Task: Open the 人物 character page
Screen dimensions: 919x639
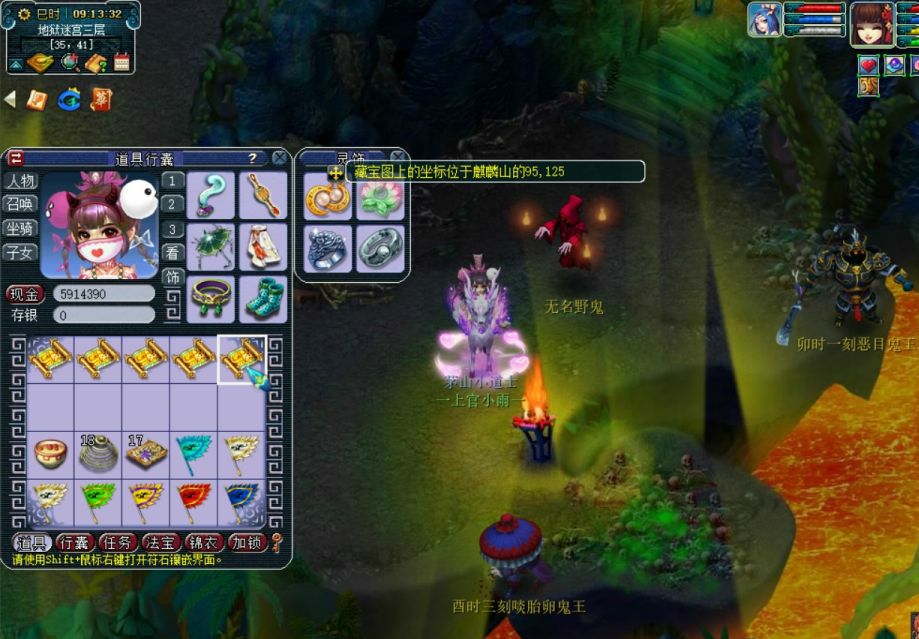Action: tap(20, 181)
